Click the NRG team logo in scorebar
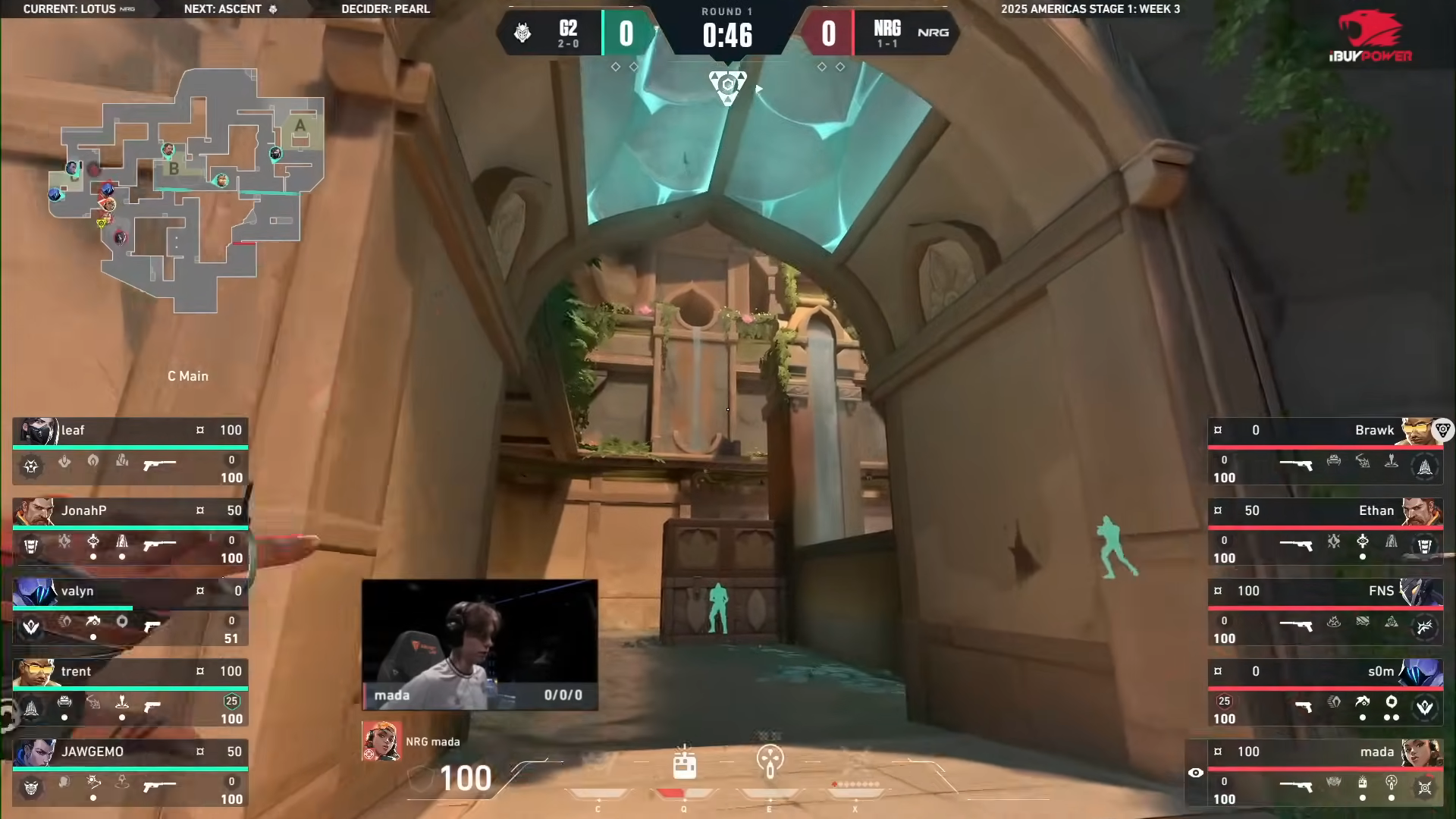The height and width of the screenshot is (819, 1456). (x=933, y=33)
